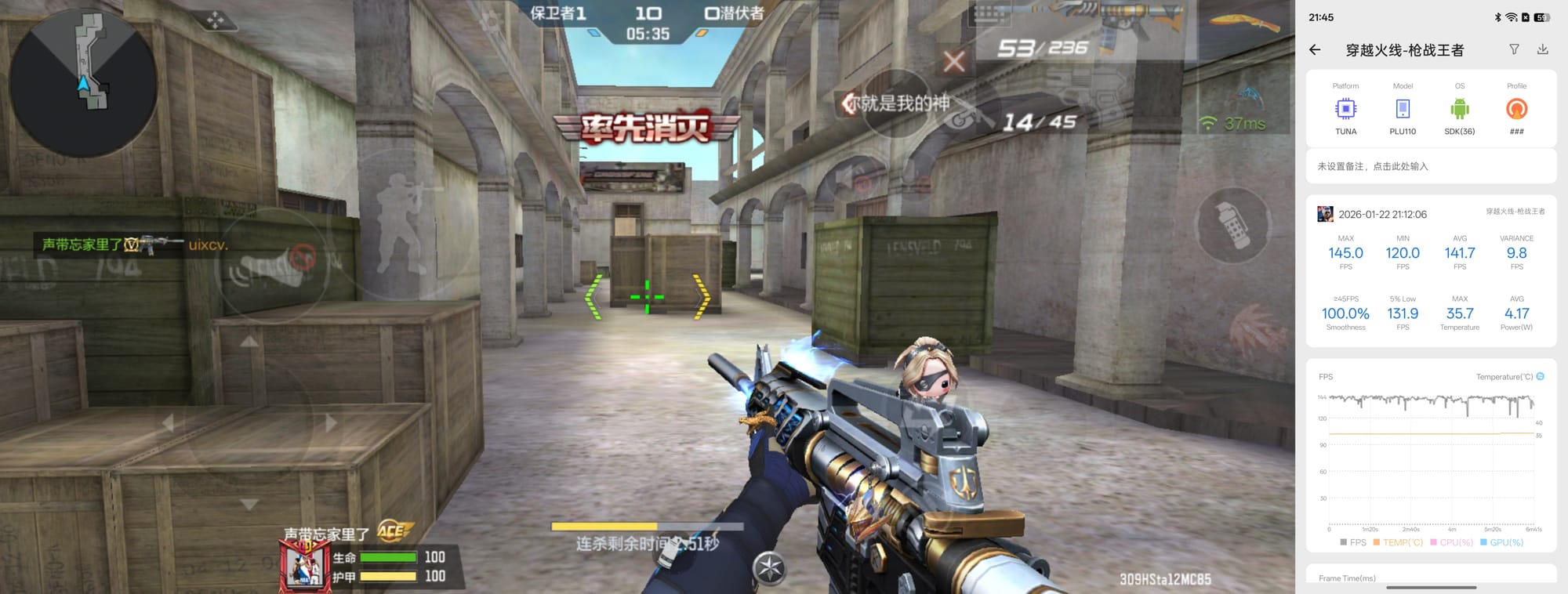Screen dimensions: 1568x594
Task: Open the keyboard chat input icon
Action: (989, 14)
